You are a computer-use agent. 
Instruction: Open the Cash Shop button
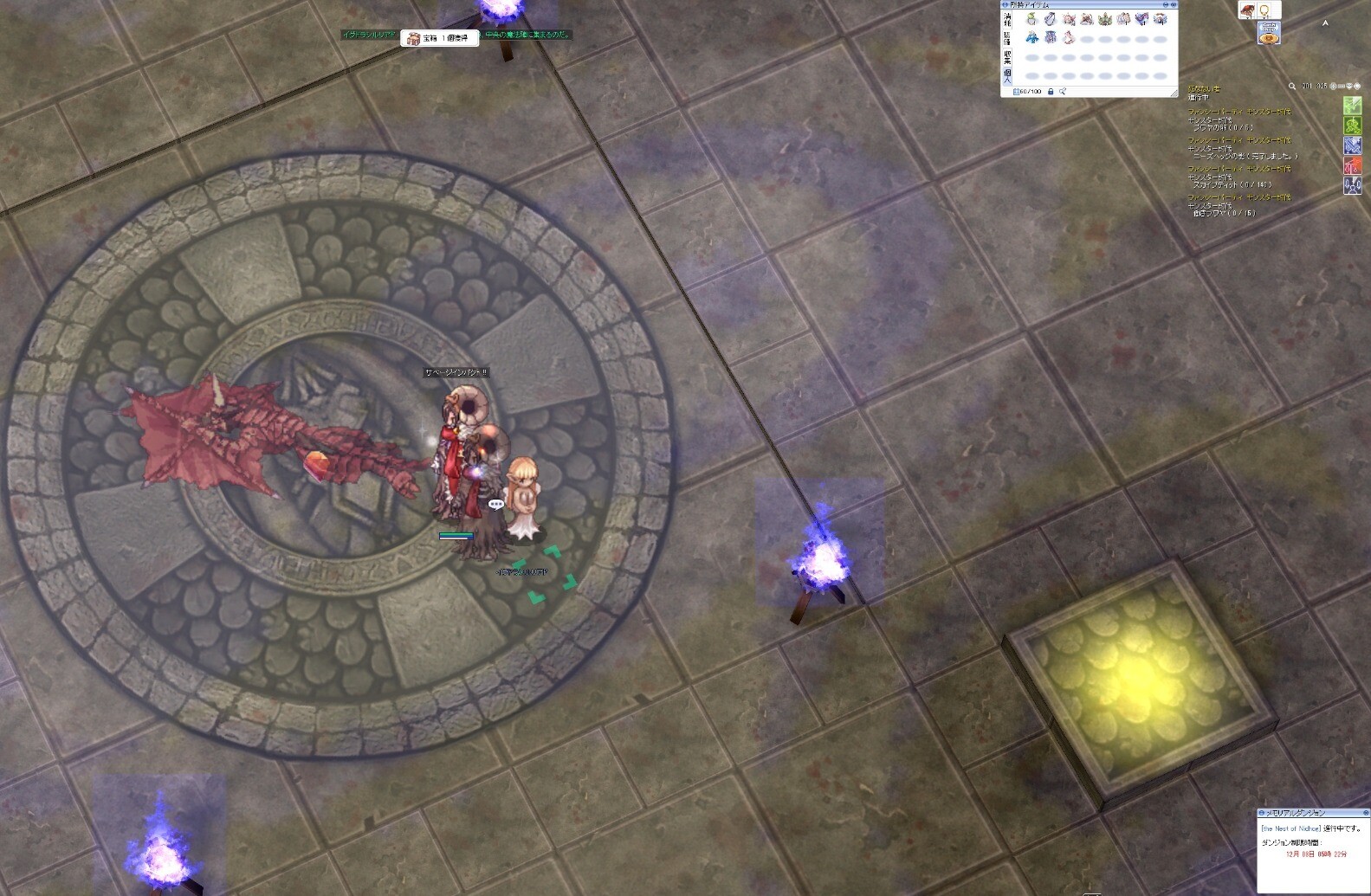[1269, 35]
